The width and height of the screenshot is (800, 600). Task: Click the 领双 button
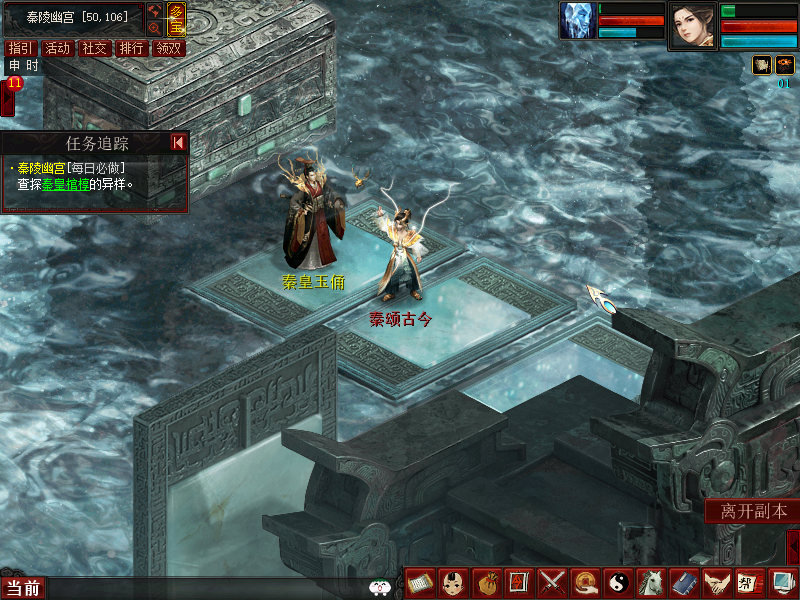168,48
